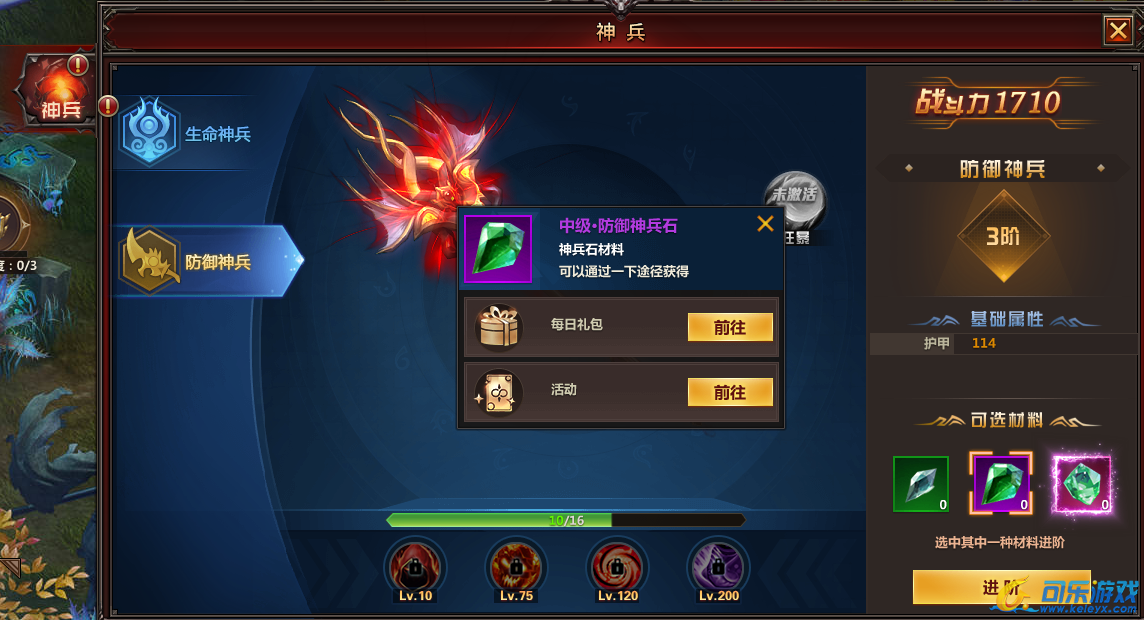Screen dimensions: 1144x620
Task: Open the 神兵 icon on left HUD
Action: [x=58, y=92]
